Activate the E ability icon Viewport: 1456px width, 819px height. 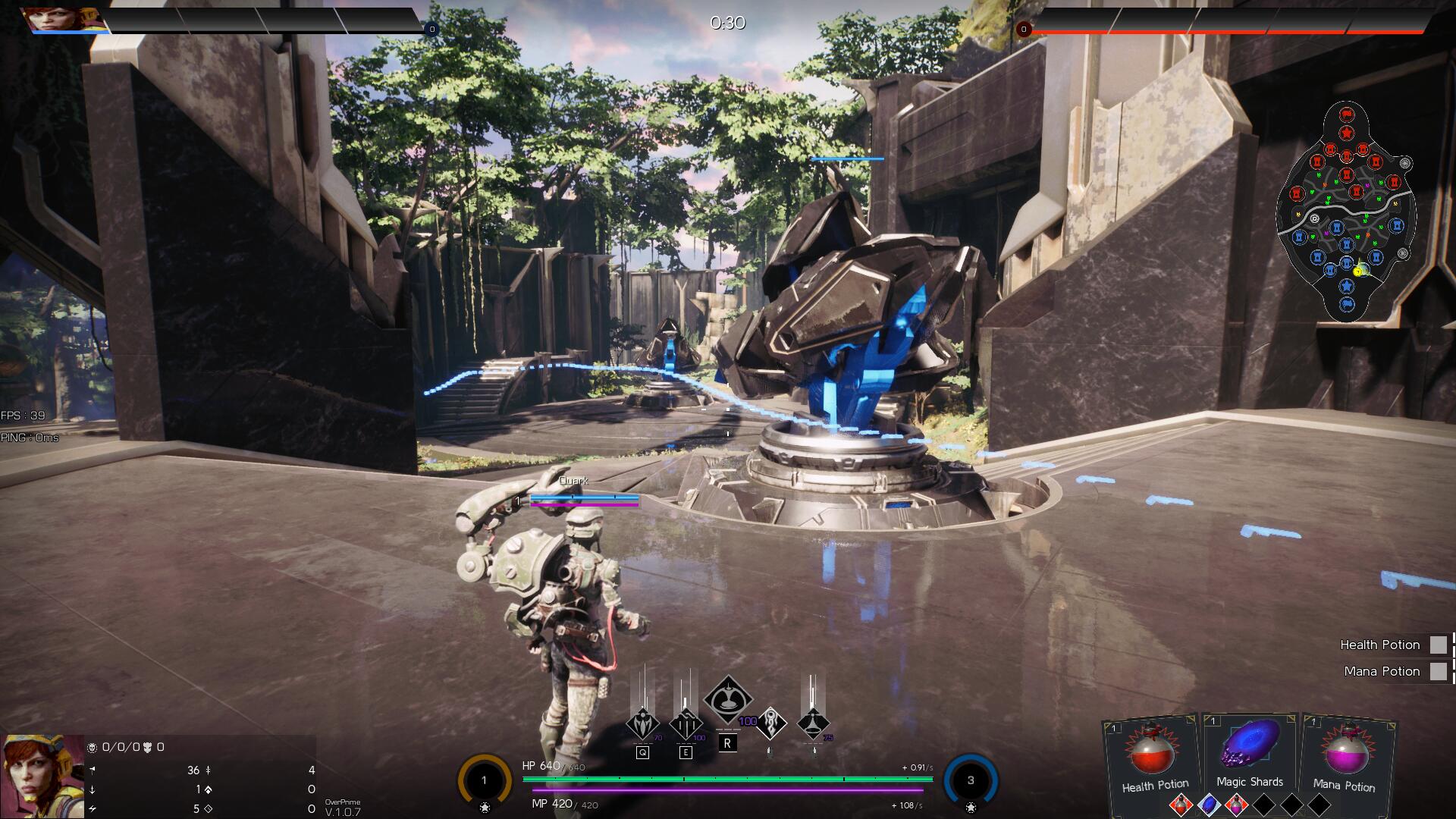point(686,724)
